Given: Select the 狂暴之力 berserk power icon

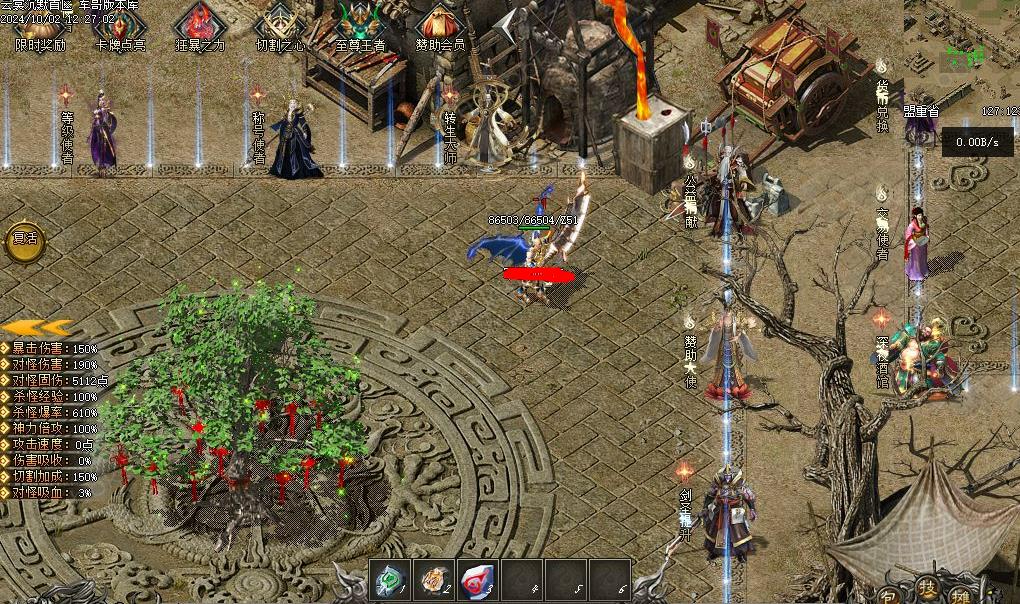Looking at the screenshot, I should click(x=200, y=26).
